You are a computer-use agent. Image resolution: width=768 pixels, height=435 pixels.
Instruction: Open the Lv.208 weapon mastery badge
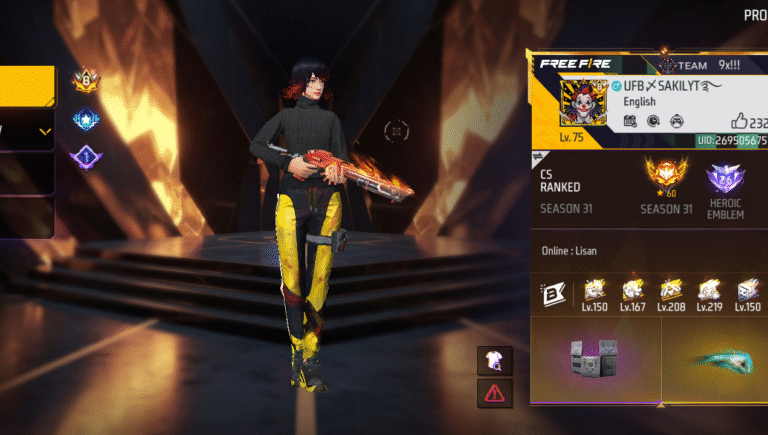point(671,290)
